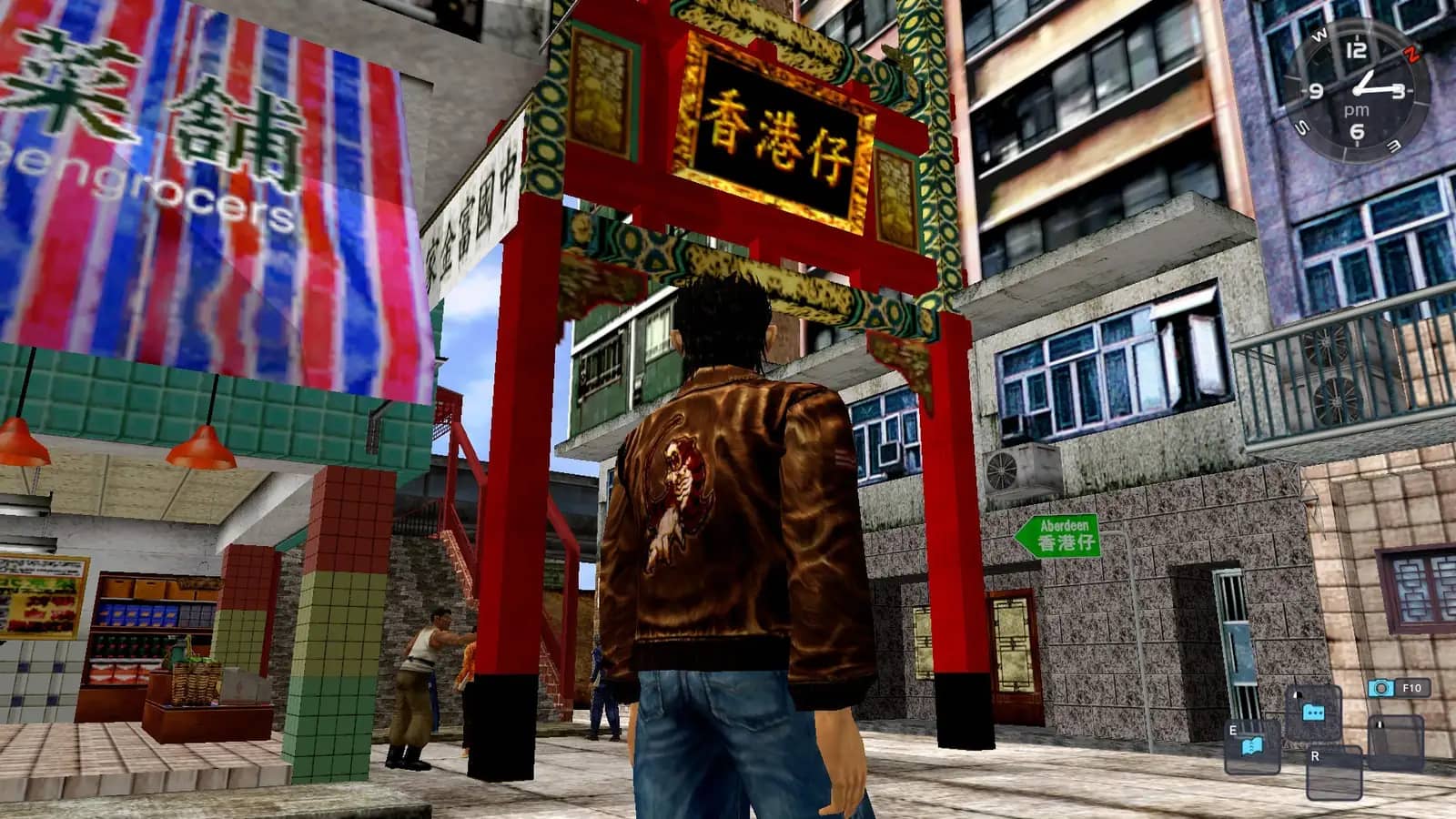Click the in-game clock face

[x=1358, y=89]
